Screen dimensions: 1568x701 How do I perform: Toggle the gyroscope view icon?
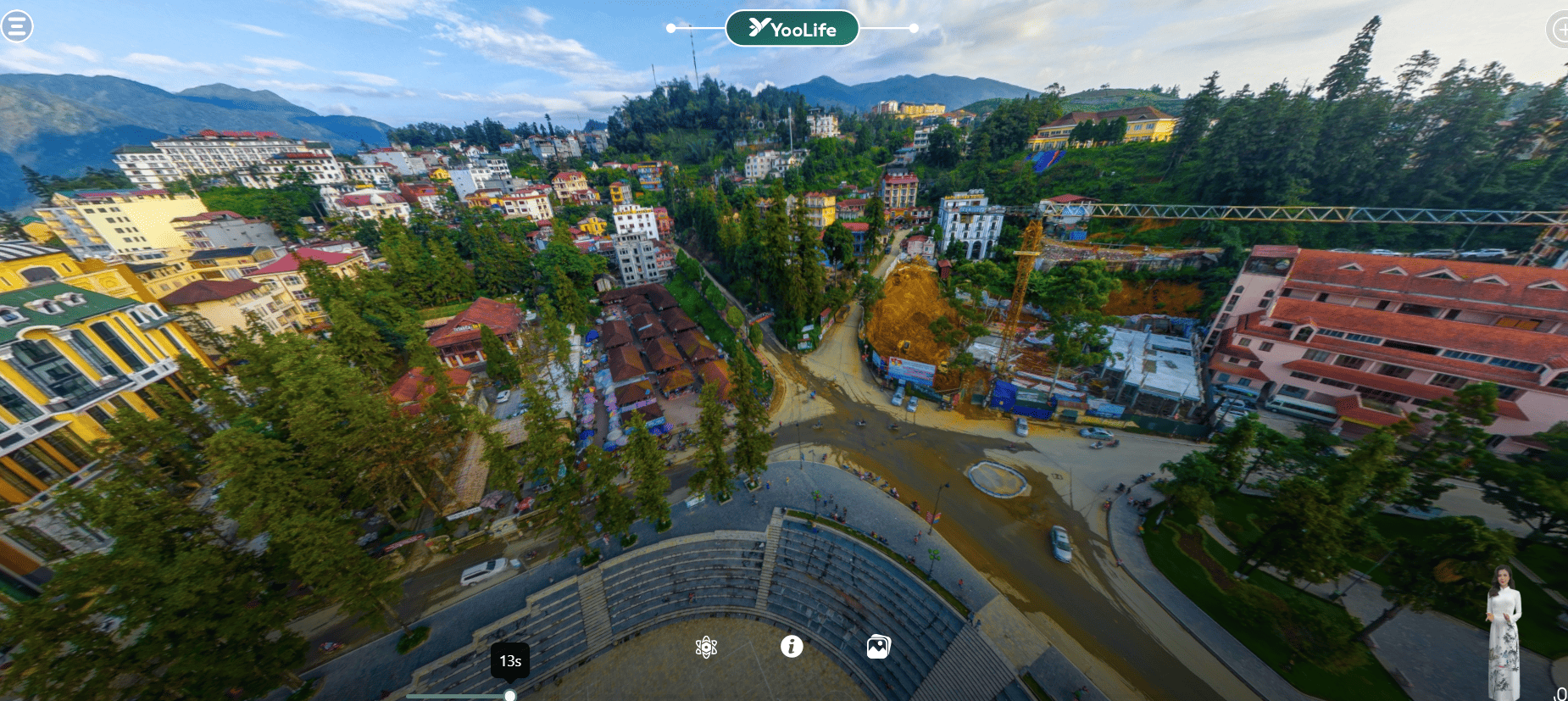[706, 648]
